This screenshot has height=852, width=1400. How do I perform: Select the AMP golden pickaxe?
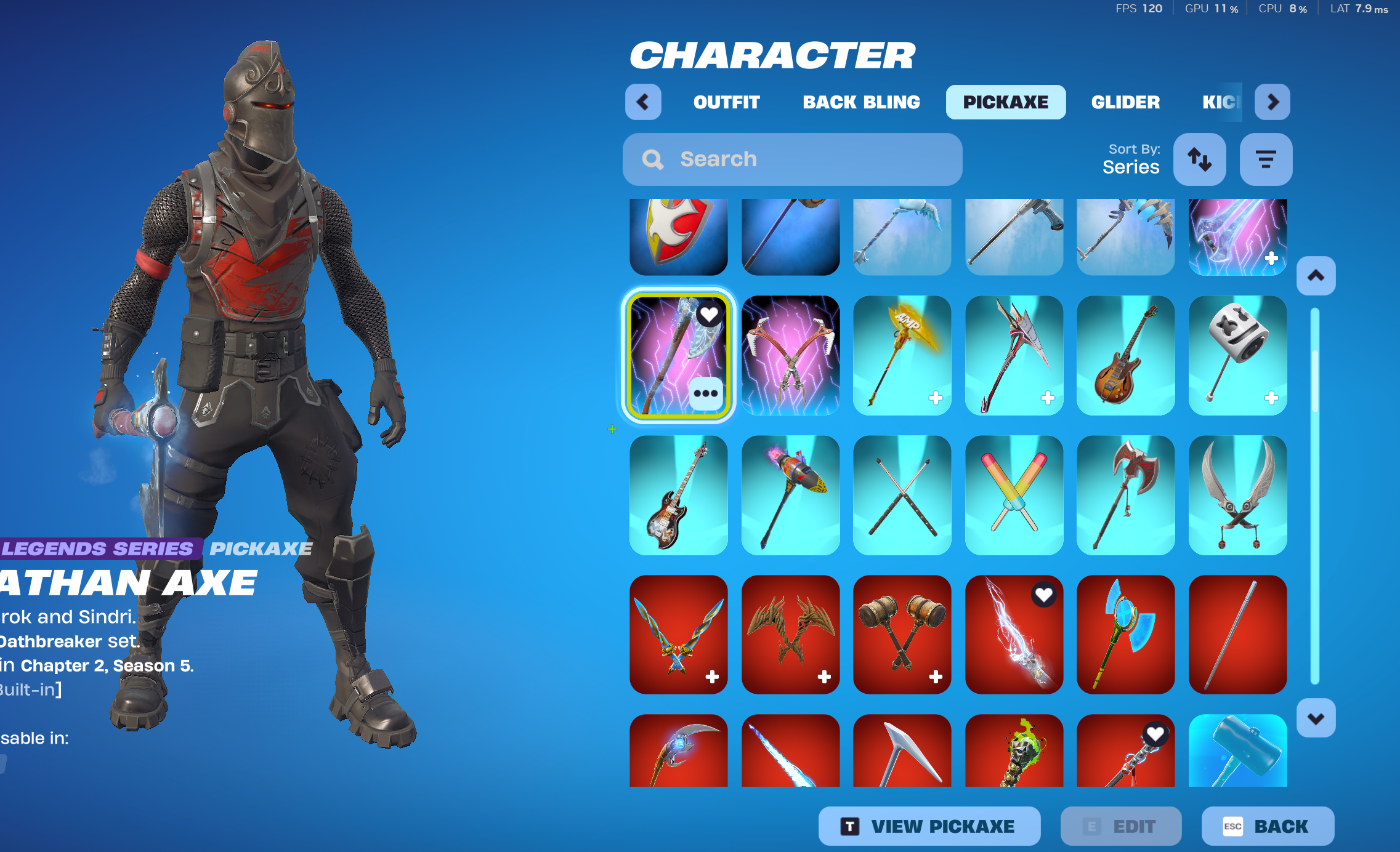click(x=902, y=355)
